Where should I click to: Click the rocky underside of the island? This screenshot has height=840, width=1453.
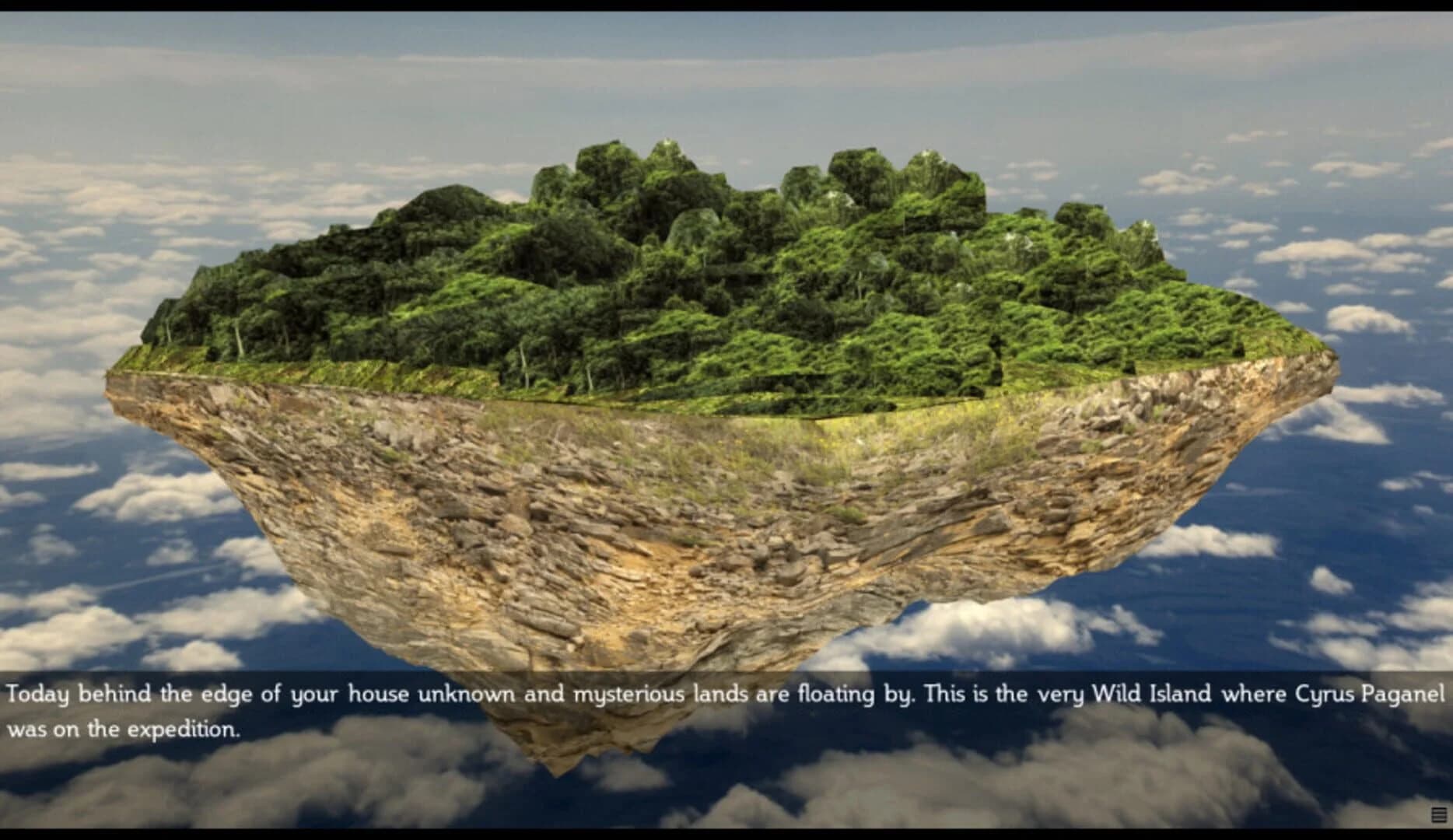point(661,529)
